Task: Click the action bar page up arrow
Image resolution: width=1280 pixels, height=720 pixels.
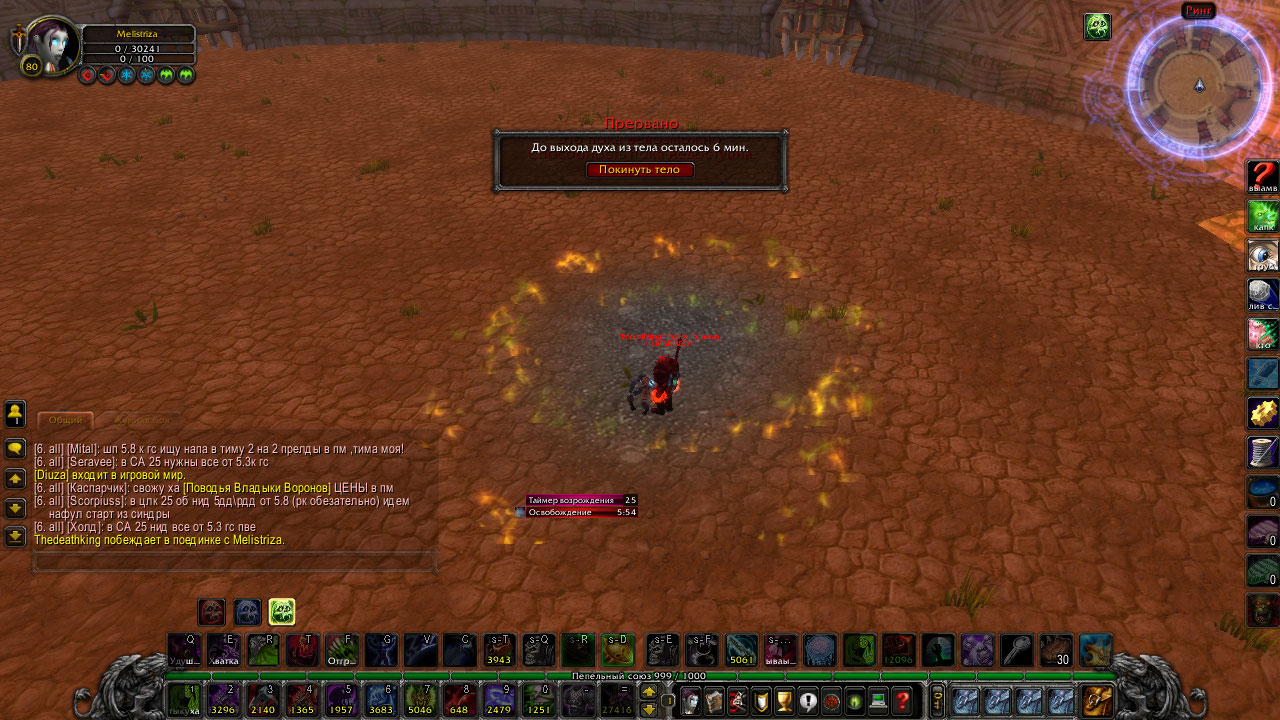Action: click(648, 692)
